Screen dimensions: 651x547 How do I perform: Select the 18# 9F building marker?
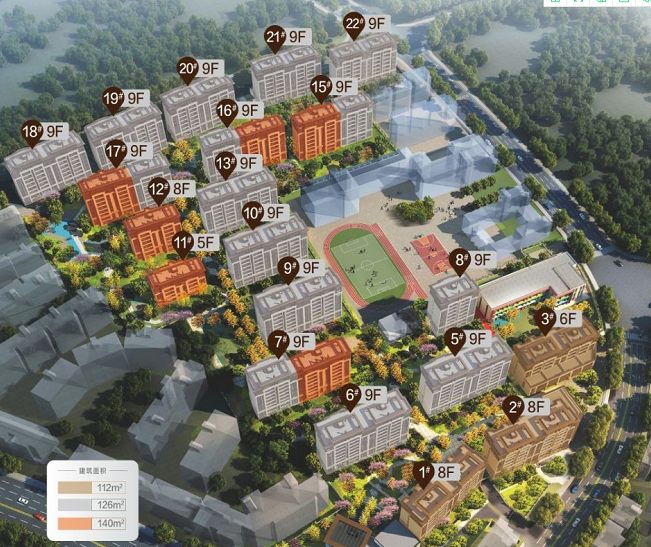tap(44, 131)
